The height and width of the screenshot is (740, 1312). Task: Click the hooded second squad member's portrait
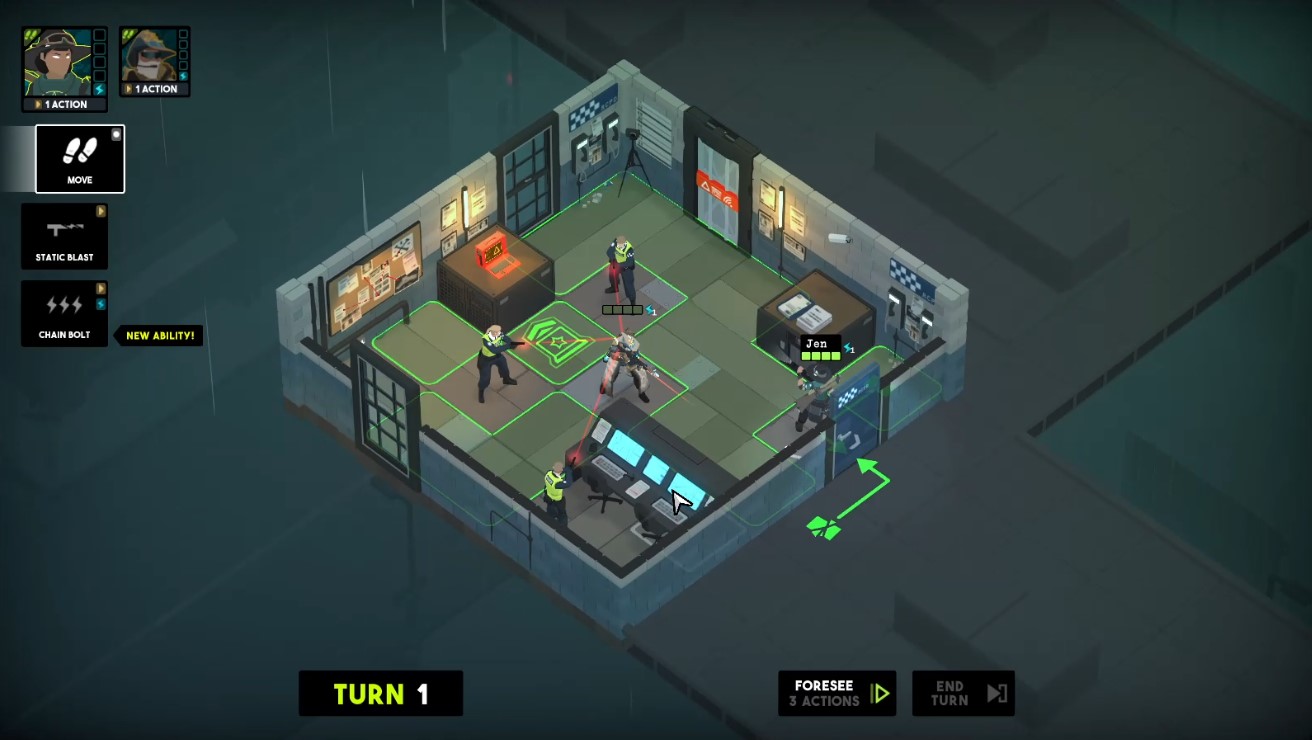point(148,57)
